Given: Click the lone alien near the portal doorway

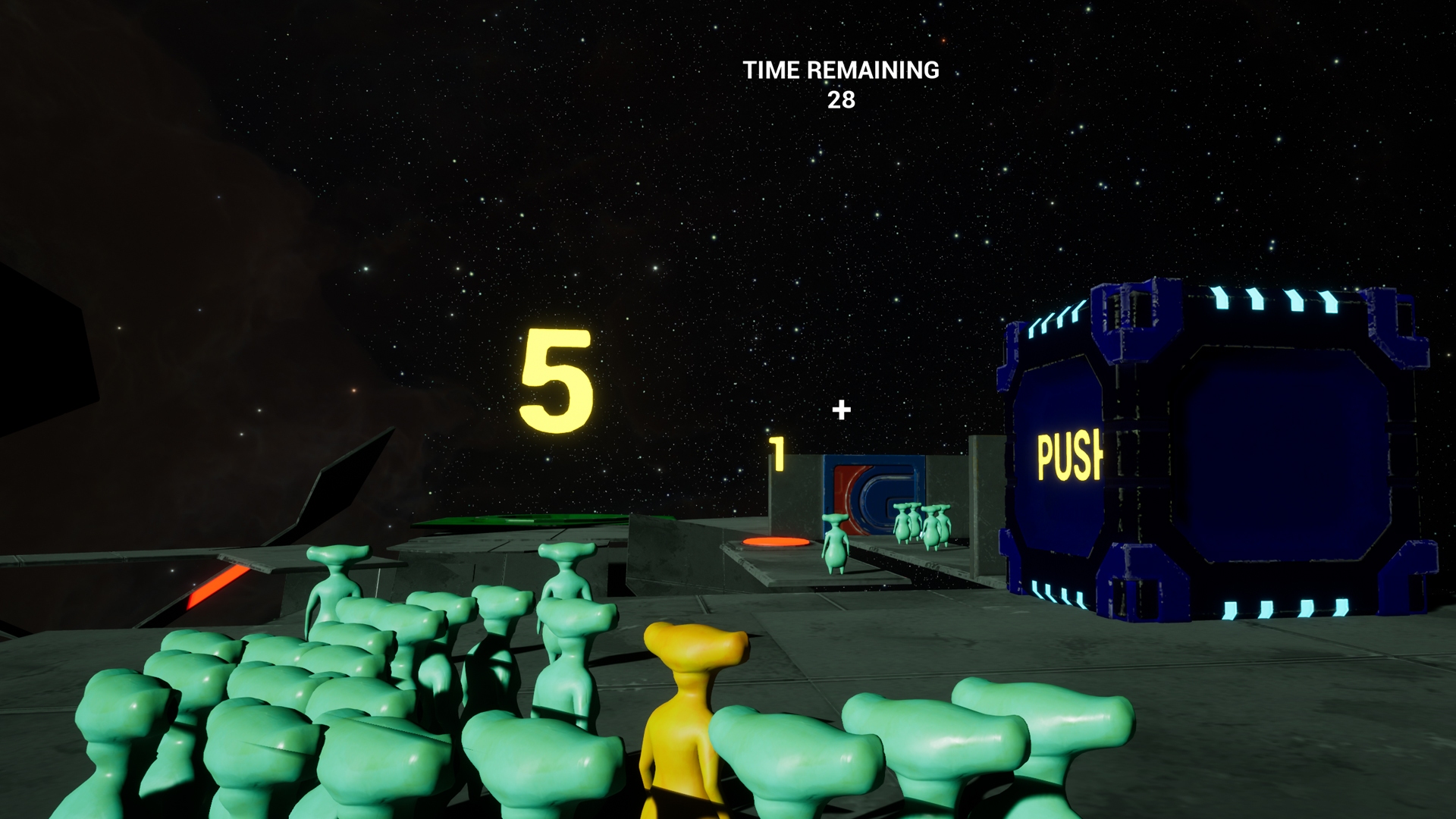Looking at the screenshot, I should [836, 544].
